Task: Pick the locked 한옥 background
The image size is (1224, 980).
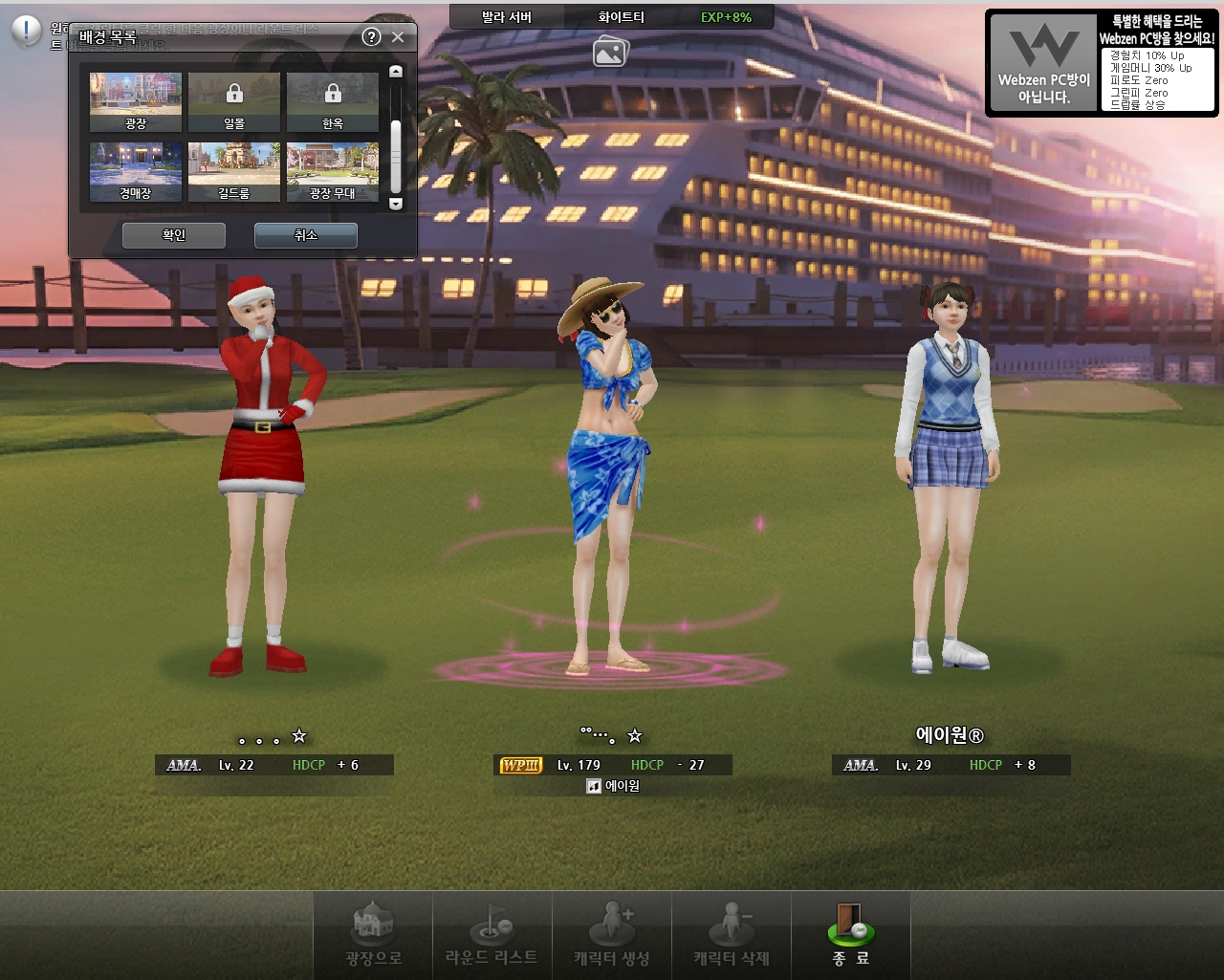Action: click(x=333, y=101)
